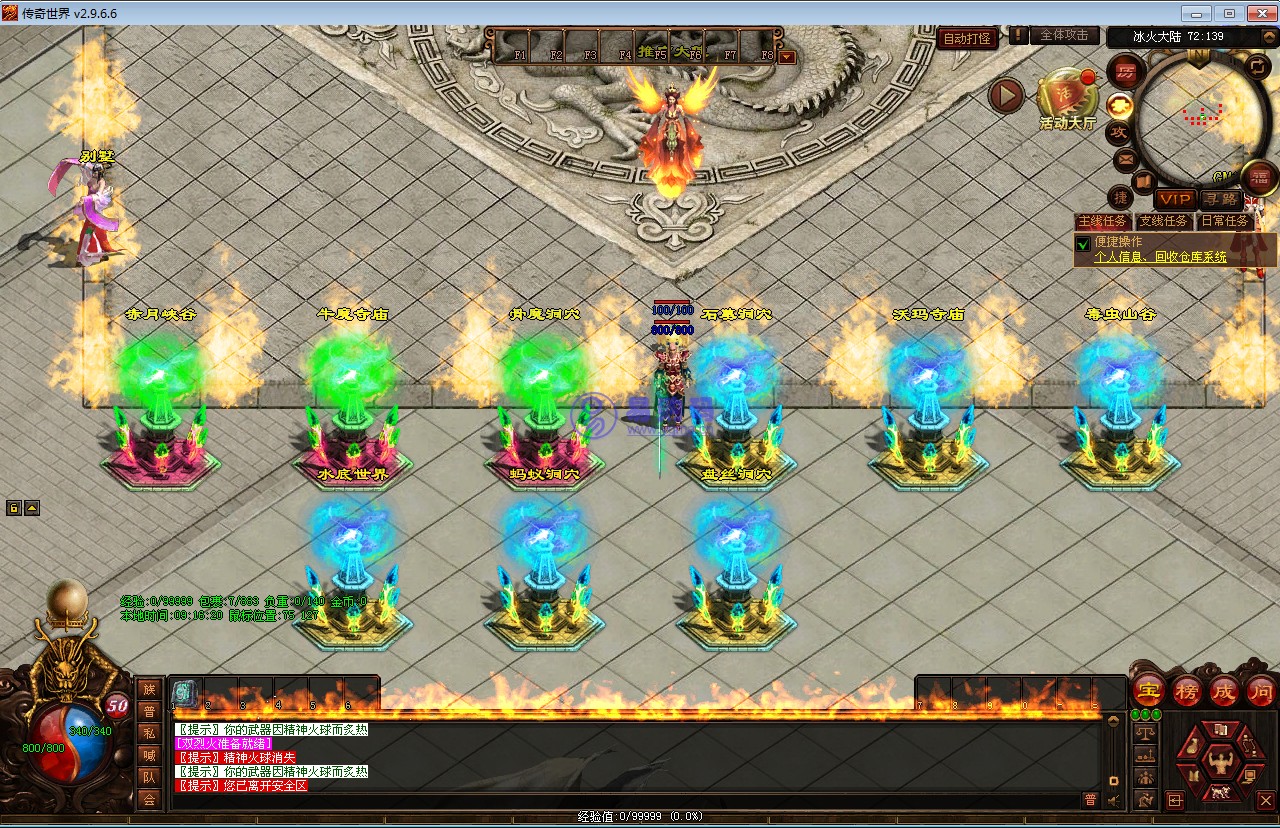Close the game window
This screenshot has height=828, width=1280.
[1257, 13]
